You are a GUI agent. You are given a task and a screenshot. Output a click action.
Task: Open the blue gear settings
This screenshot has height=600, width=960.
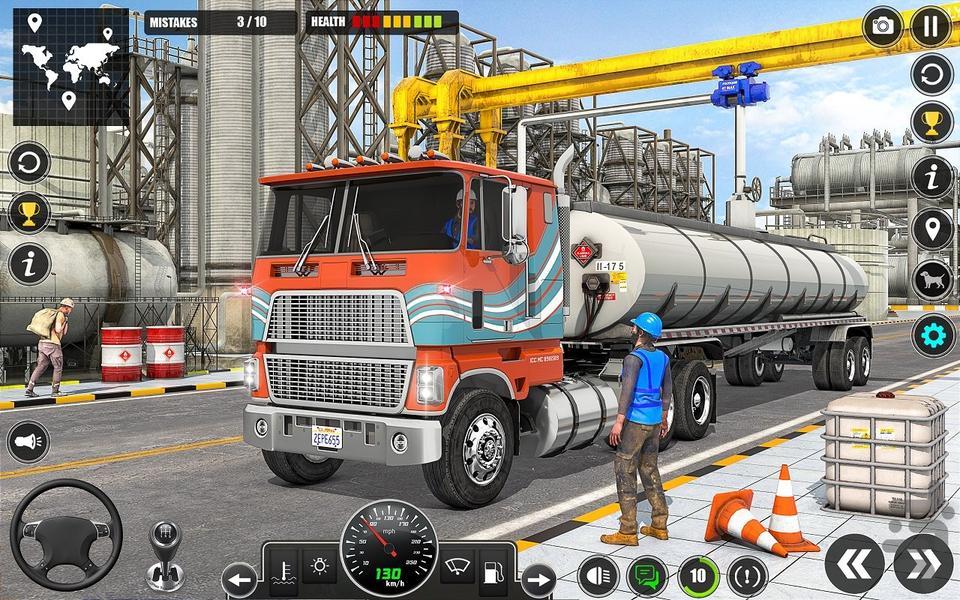point(932,334)
